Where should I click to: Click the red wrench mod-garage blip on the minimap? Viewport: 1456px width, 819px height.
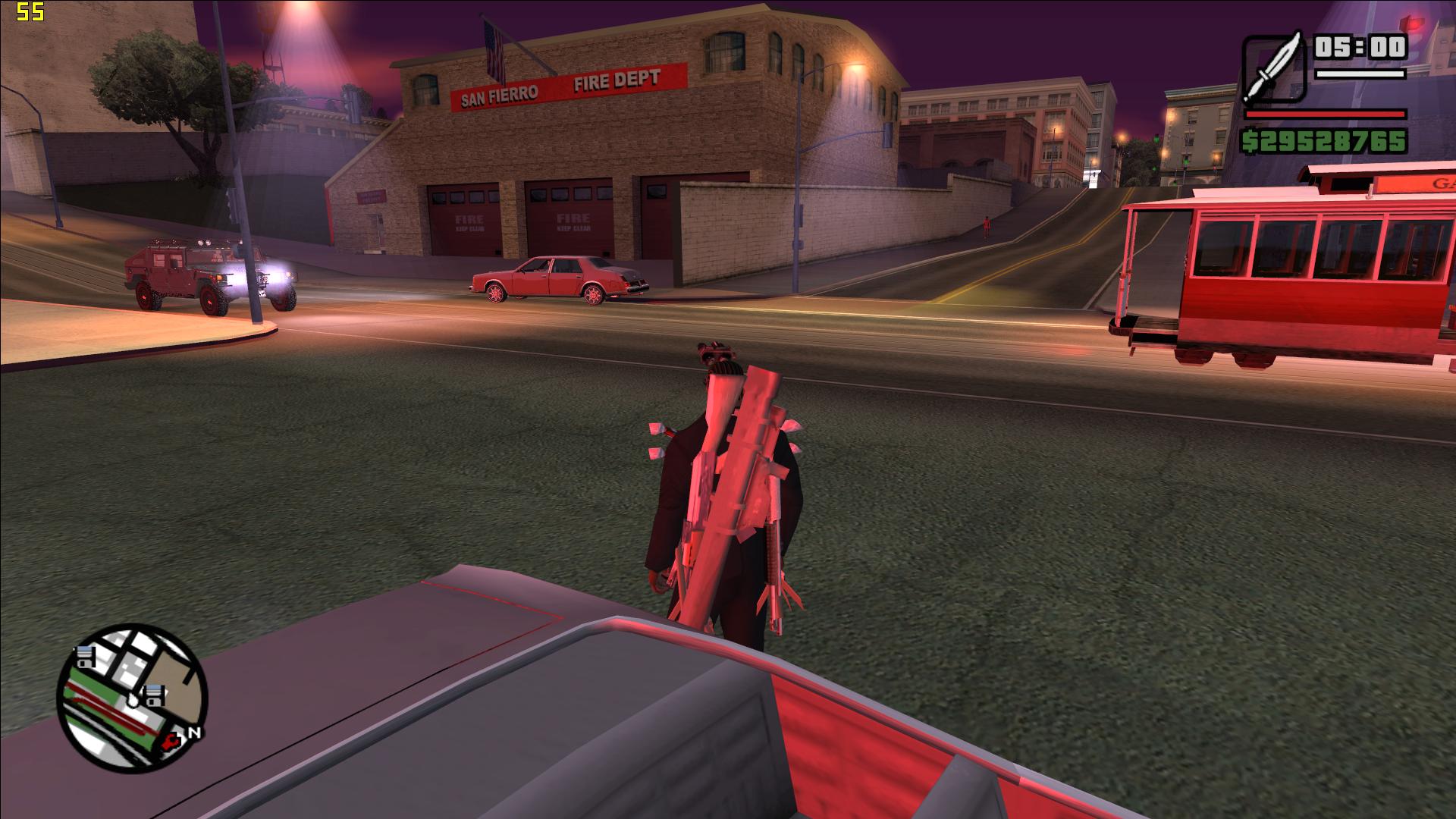170,742
